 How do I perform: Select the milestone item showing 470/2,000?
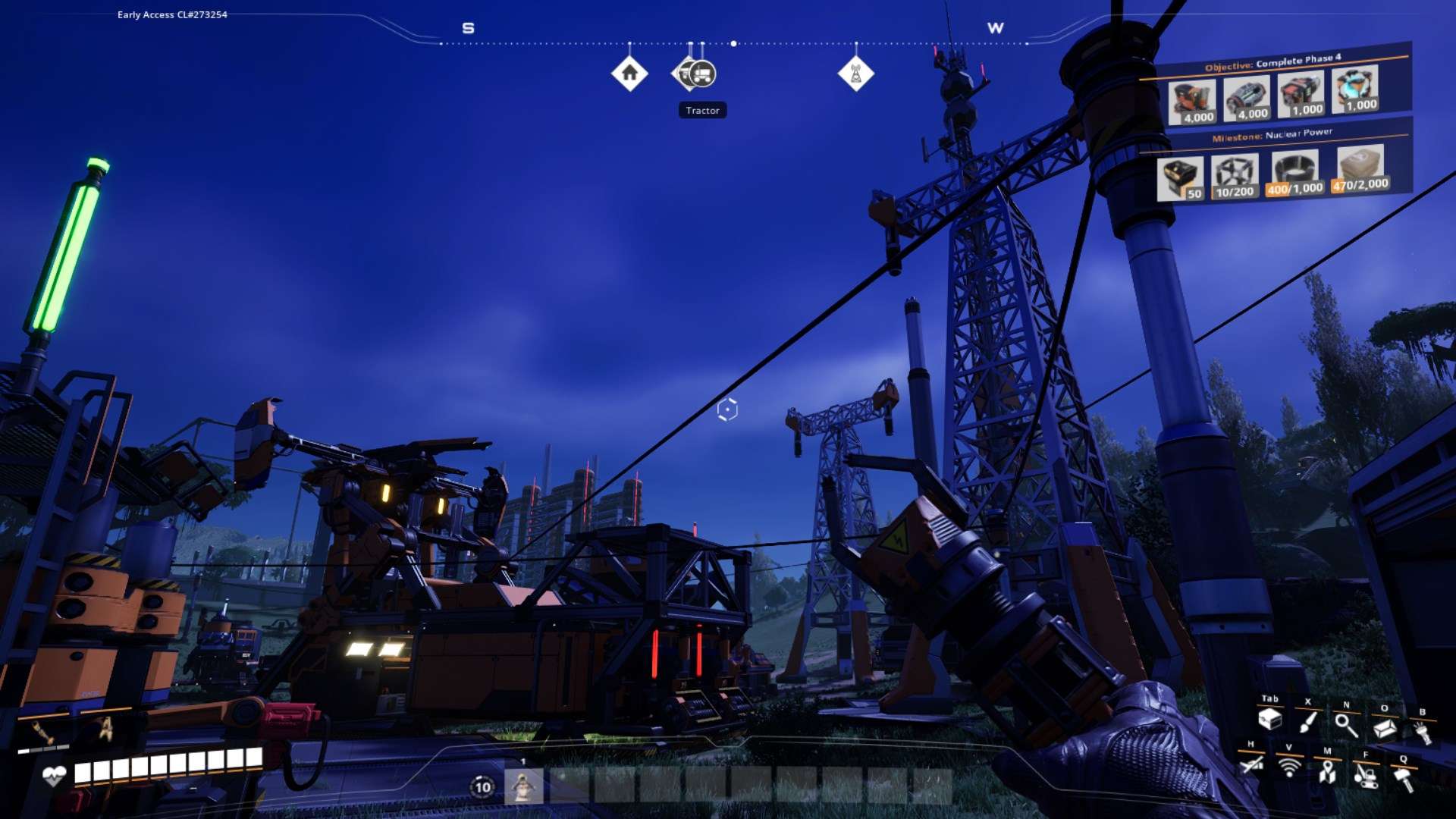pyautogui.click(x=1360, y=170)
